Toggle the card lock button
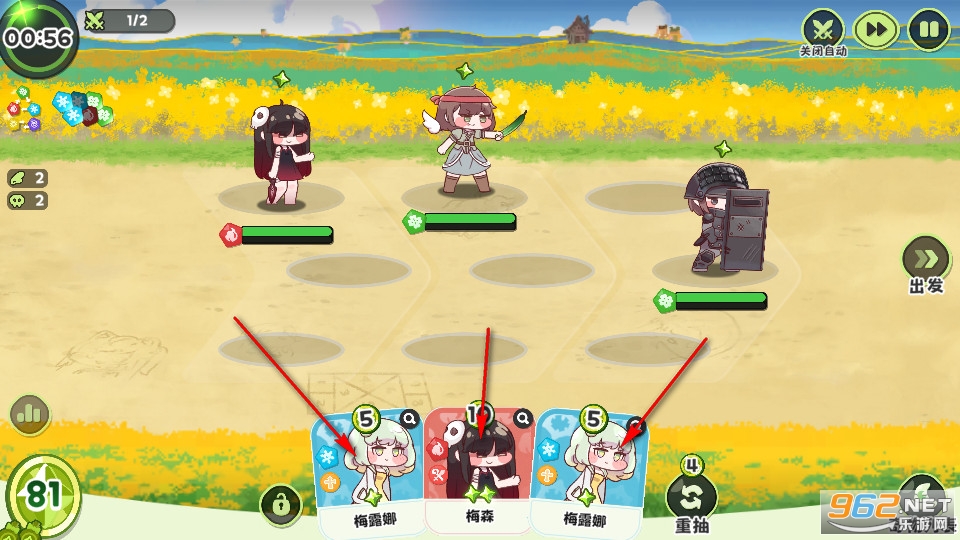 [281, 505]
